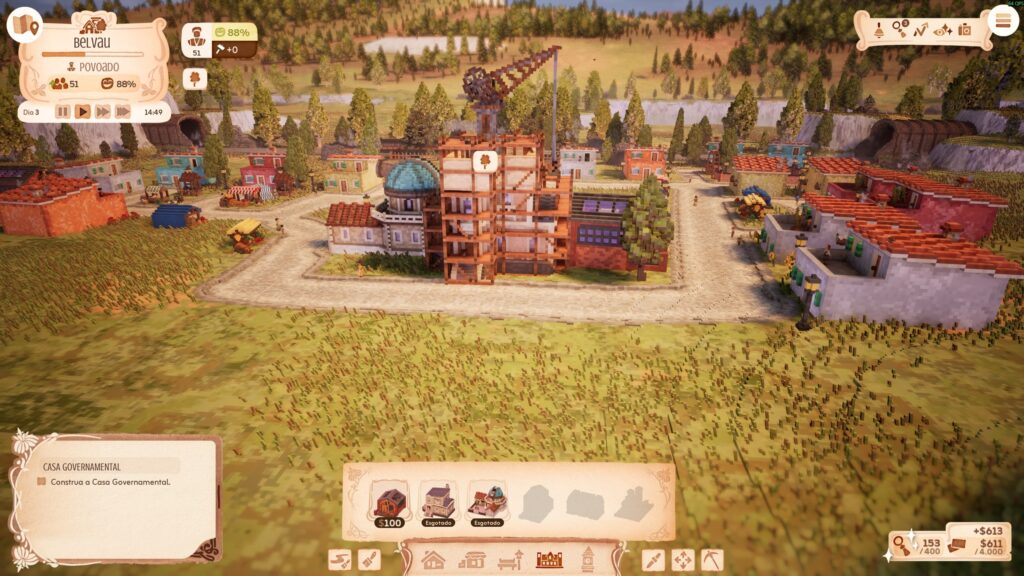Switch to the shop building category
Screen dimensions: 1024x576
click(471, 560)
